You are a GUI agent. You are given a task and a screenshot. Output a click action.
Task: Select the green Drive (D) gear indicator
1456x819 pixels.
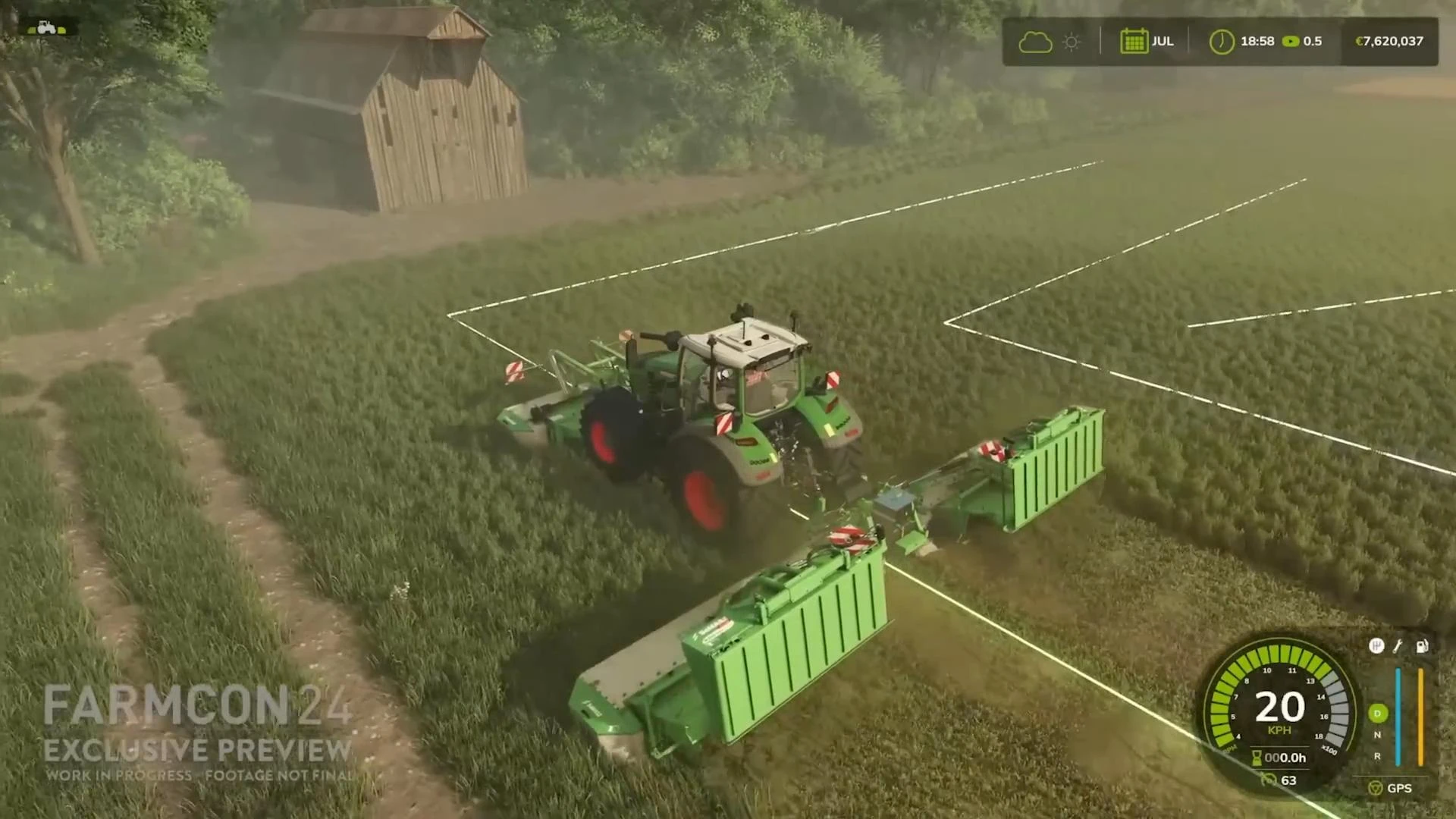pos(1377,714)
